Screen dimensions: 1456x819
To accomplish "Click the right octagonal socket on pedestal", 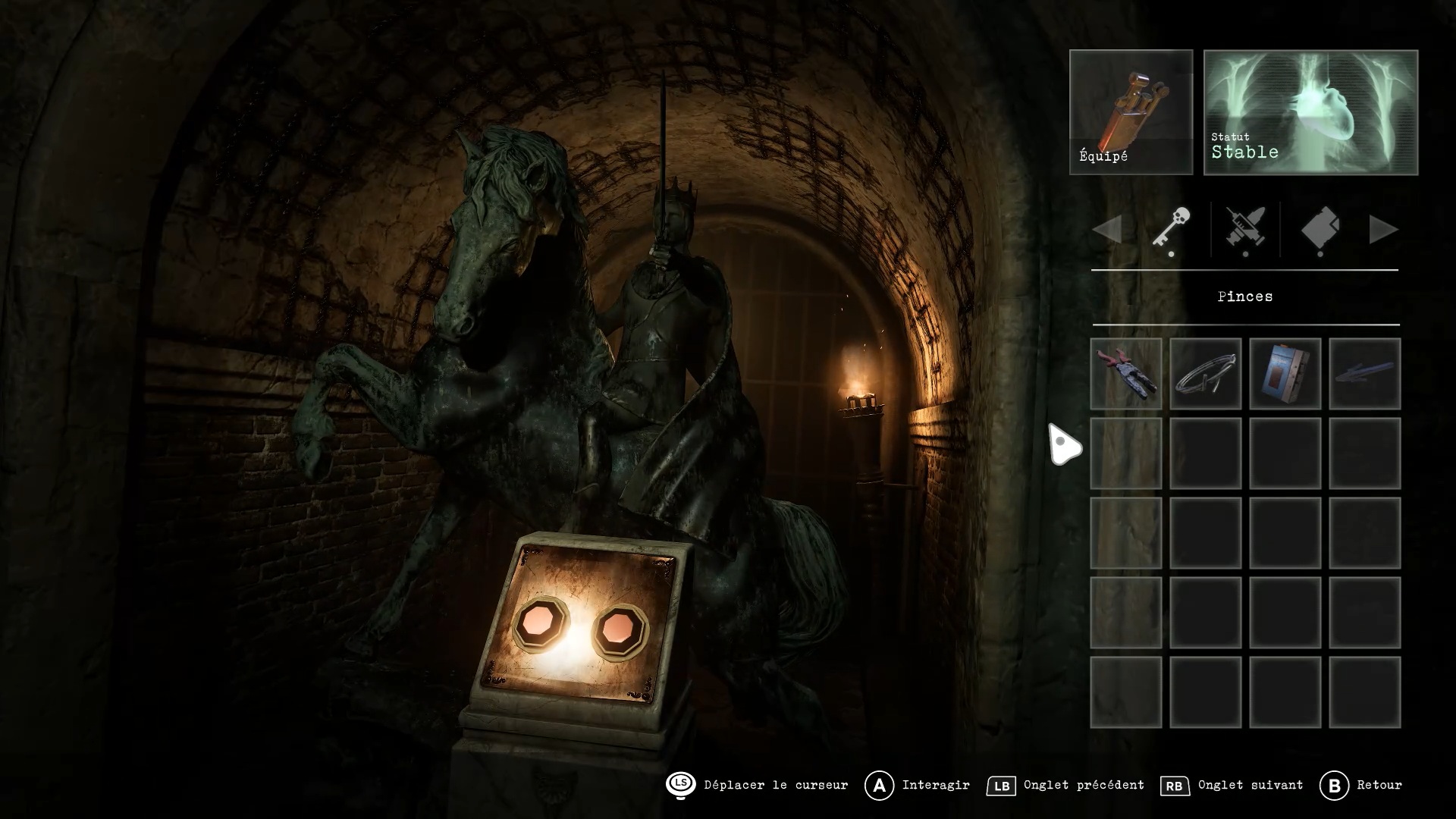I will [620, 629].
